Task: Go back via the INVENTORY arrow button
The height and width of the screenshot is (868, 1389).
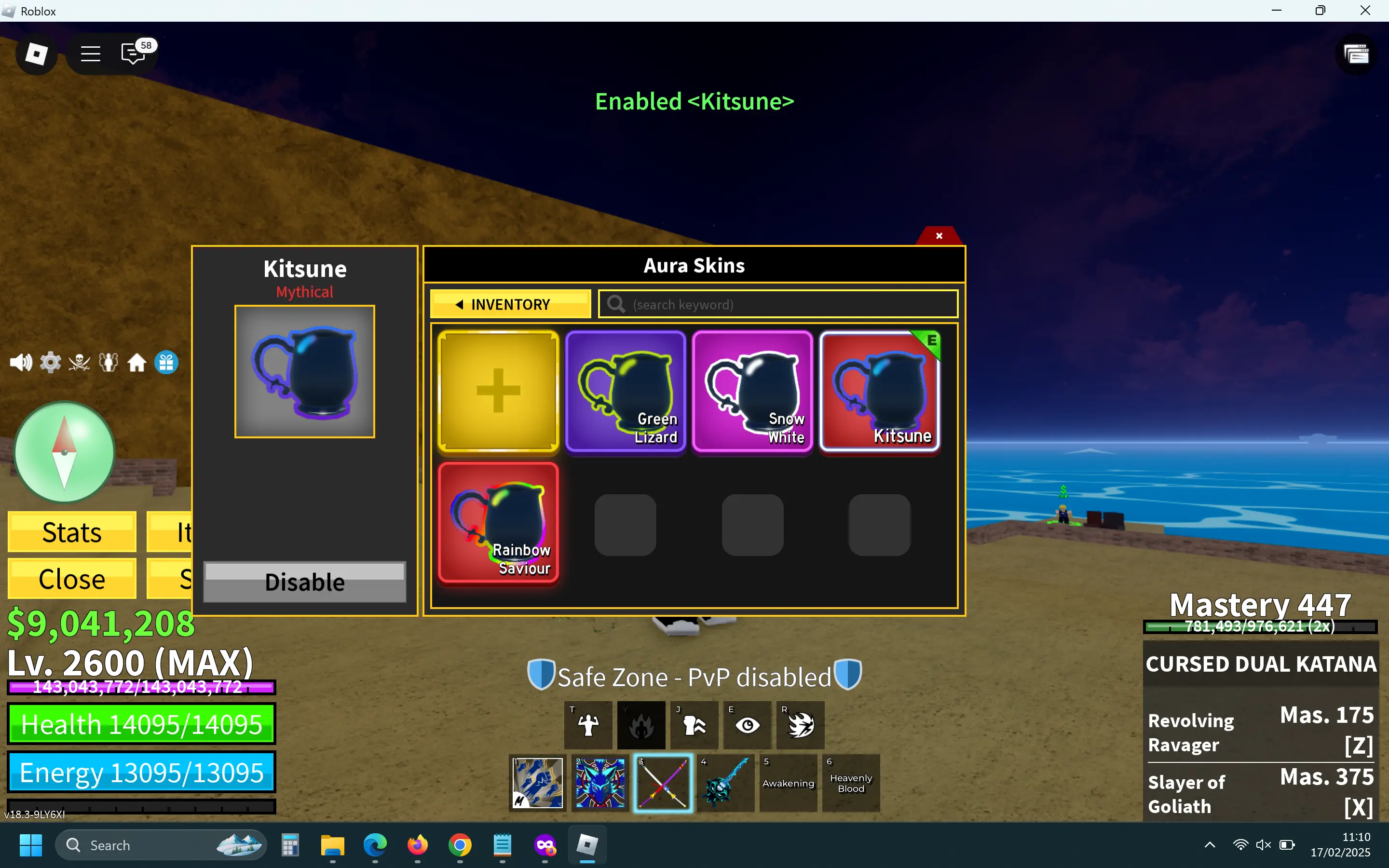Action: tap(510, 304)
